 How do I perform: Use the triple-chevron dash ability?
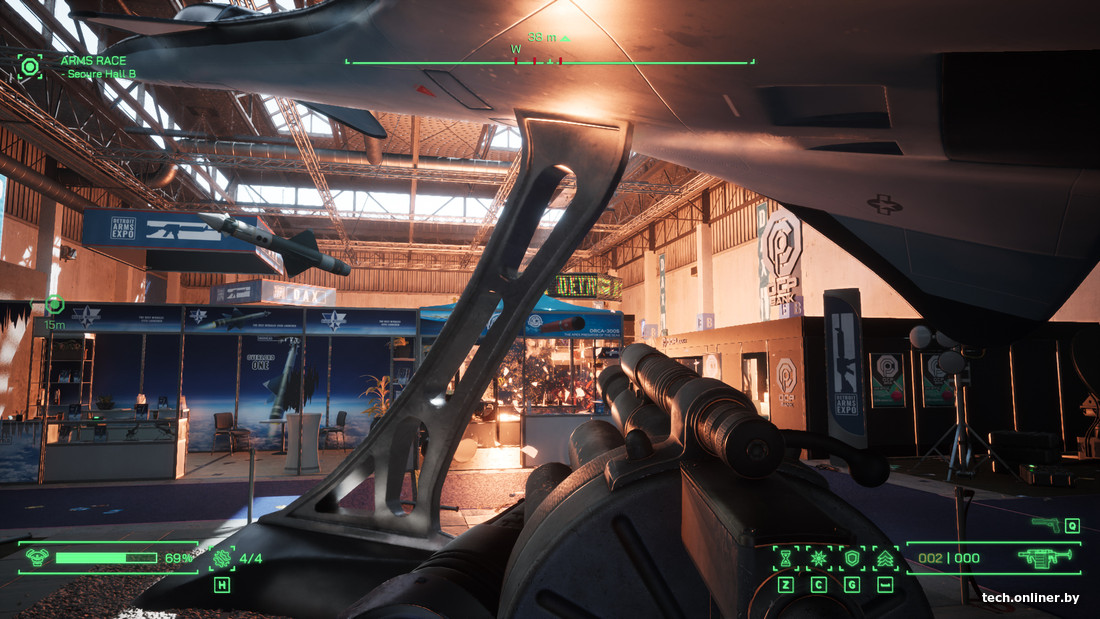[x=885, y=558]
